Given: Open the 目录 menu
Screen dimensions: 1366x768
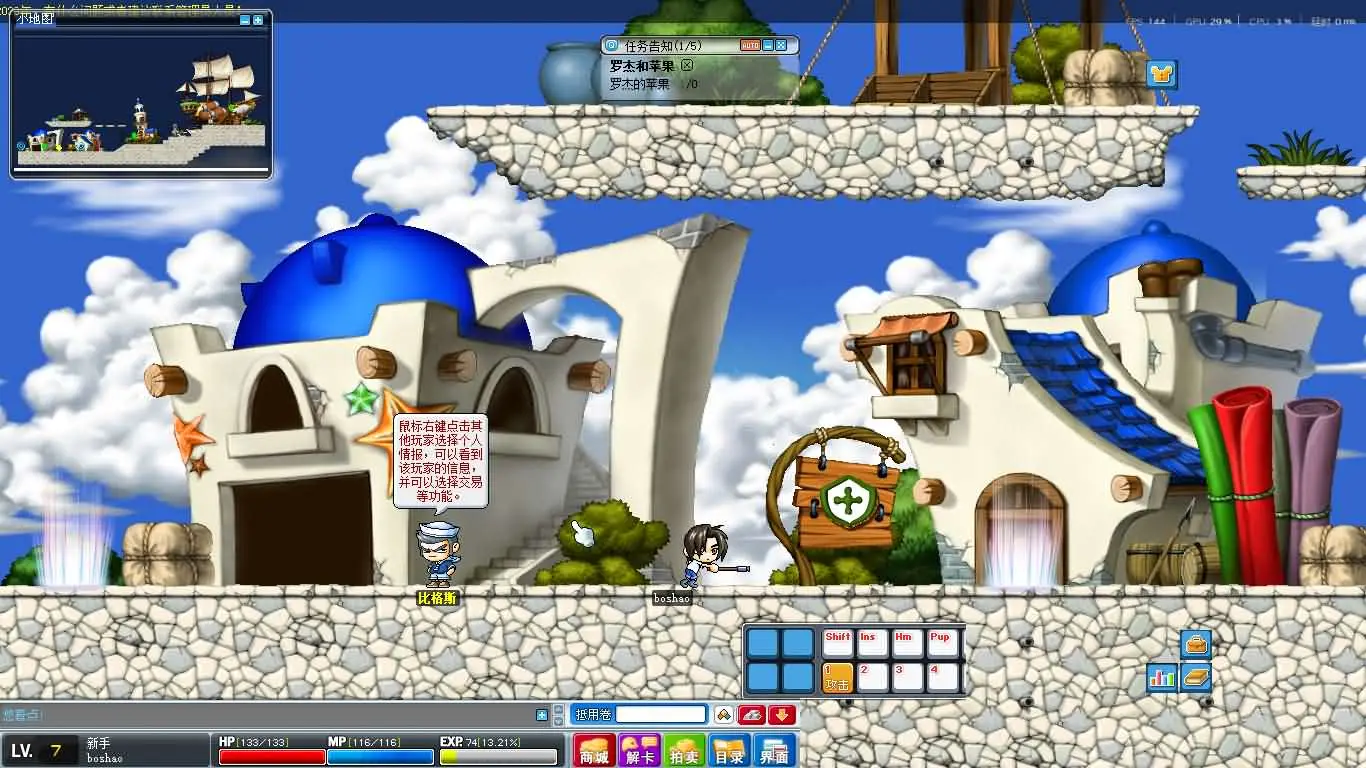Looking at the screenshot, I should 729,750.
